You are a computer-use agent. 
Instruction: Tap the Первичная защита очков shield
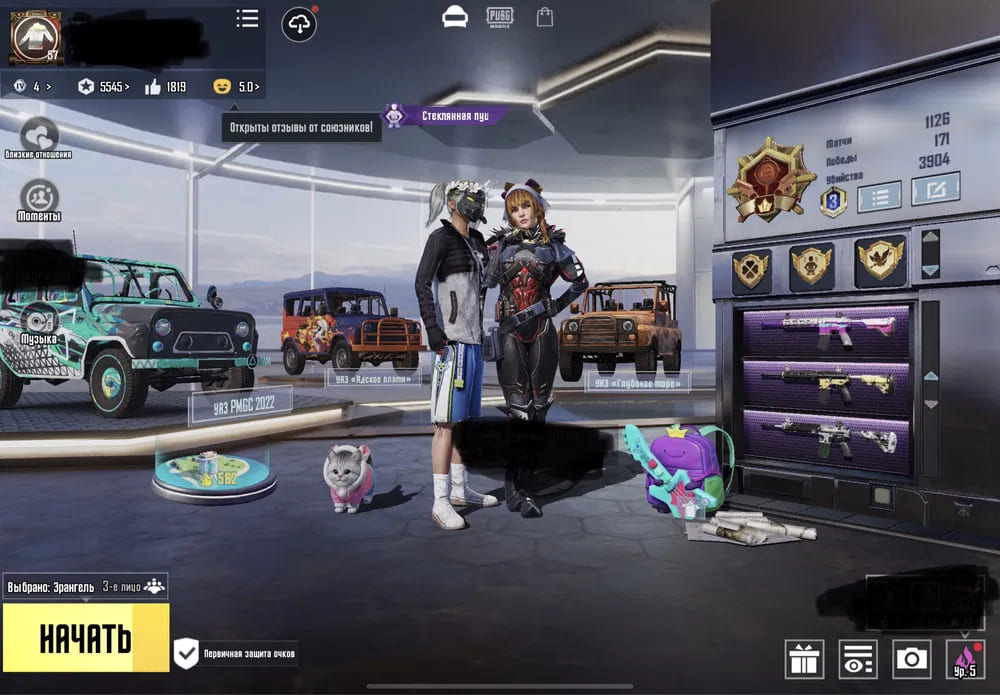click(187, 654)
